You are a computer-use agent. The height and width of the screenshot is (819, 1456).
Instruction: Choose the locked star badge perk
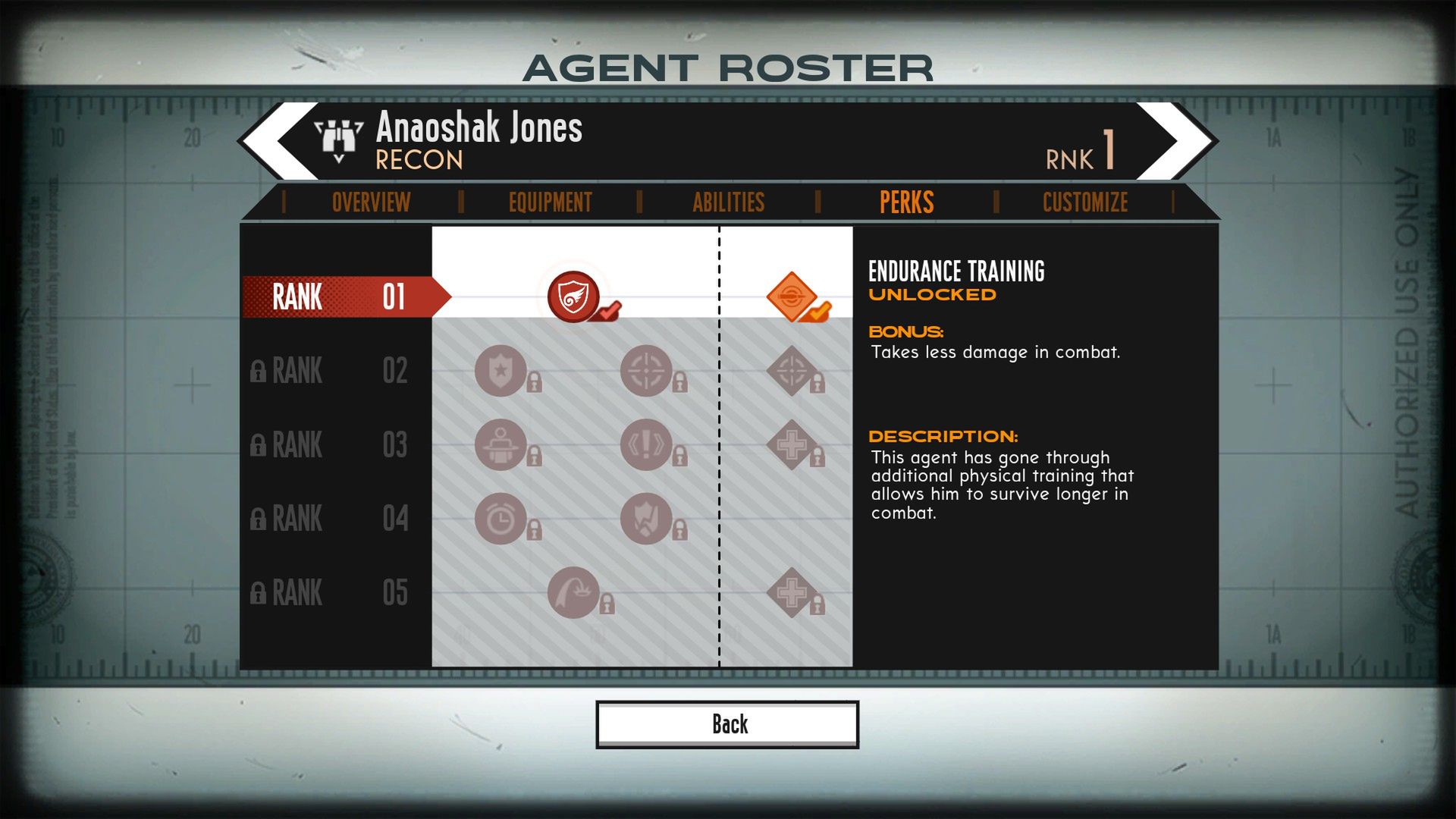[500, 371]
